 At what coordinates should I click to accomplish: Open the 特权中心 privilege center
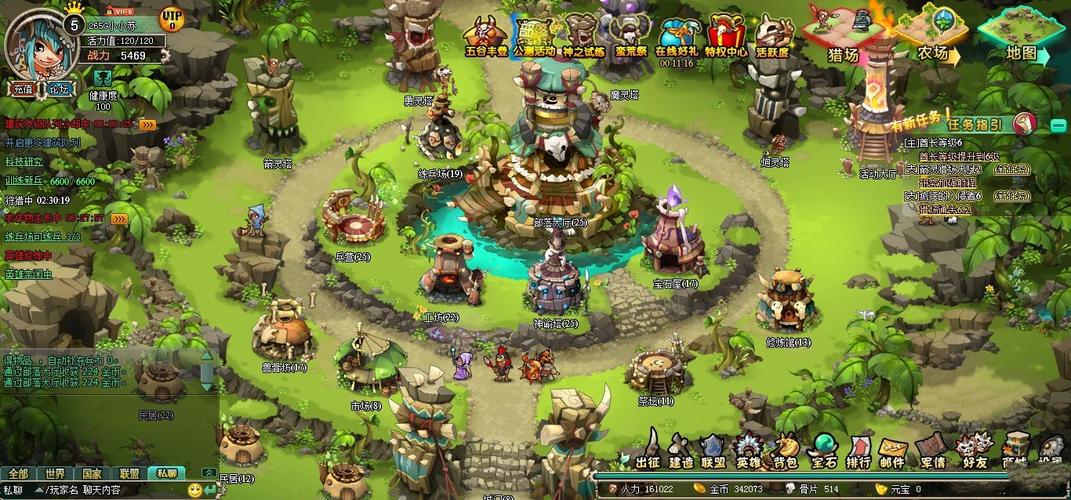pos(726,35)
